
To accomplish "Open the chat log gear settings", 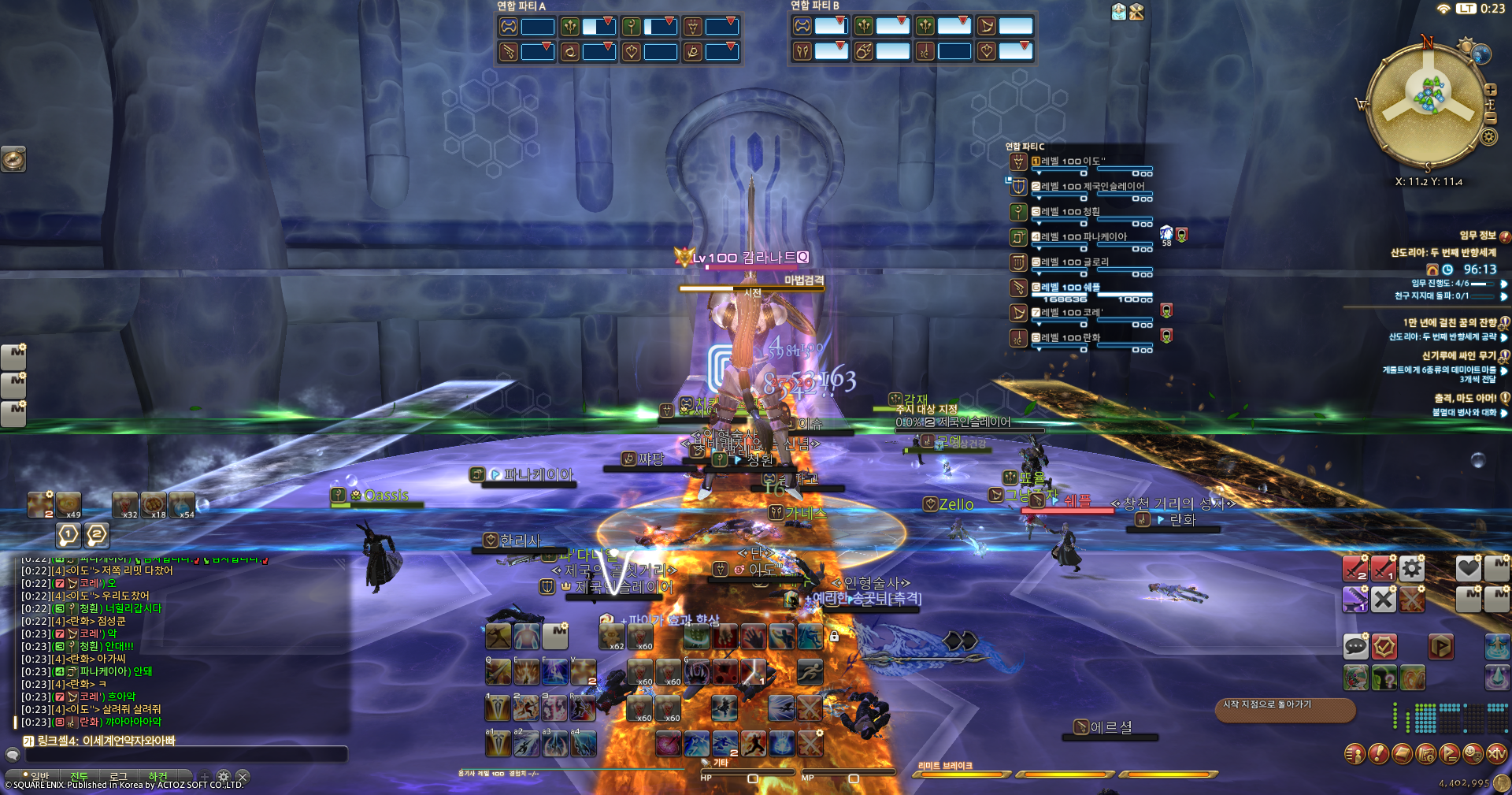I will pos(224,777).
